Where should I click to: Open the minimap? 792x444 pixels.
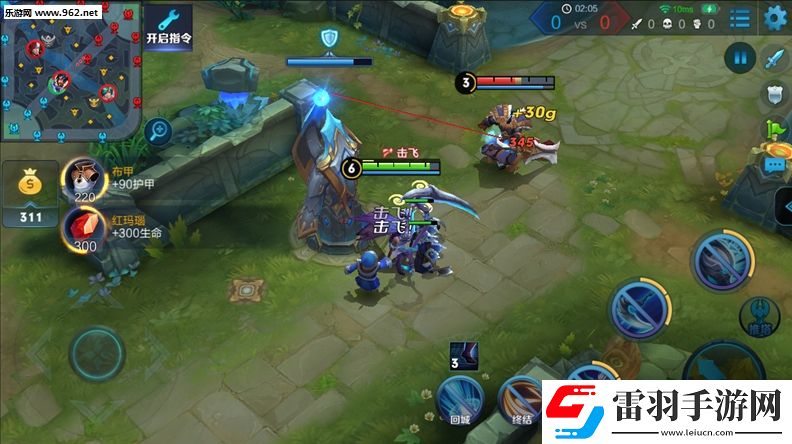[69, 71]
